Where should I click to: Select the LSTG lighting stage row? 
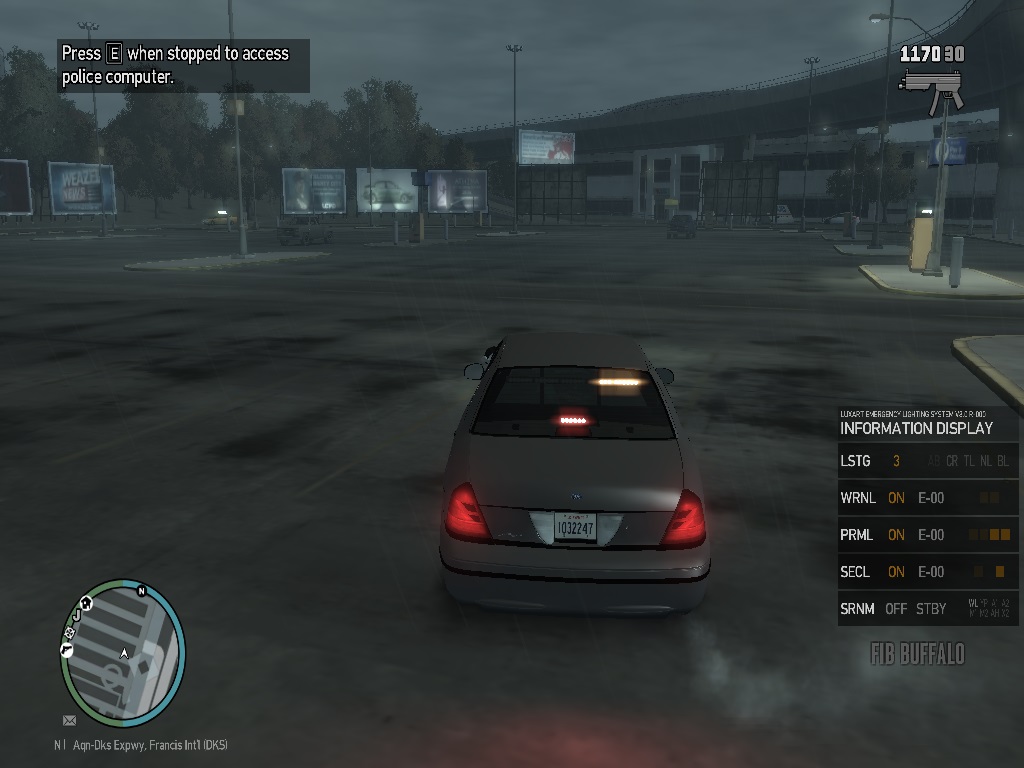[x=927, y=461]
